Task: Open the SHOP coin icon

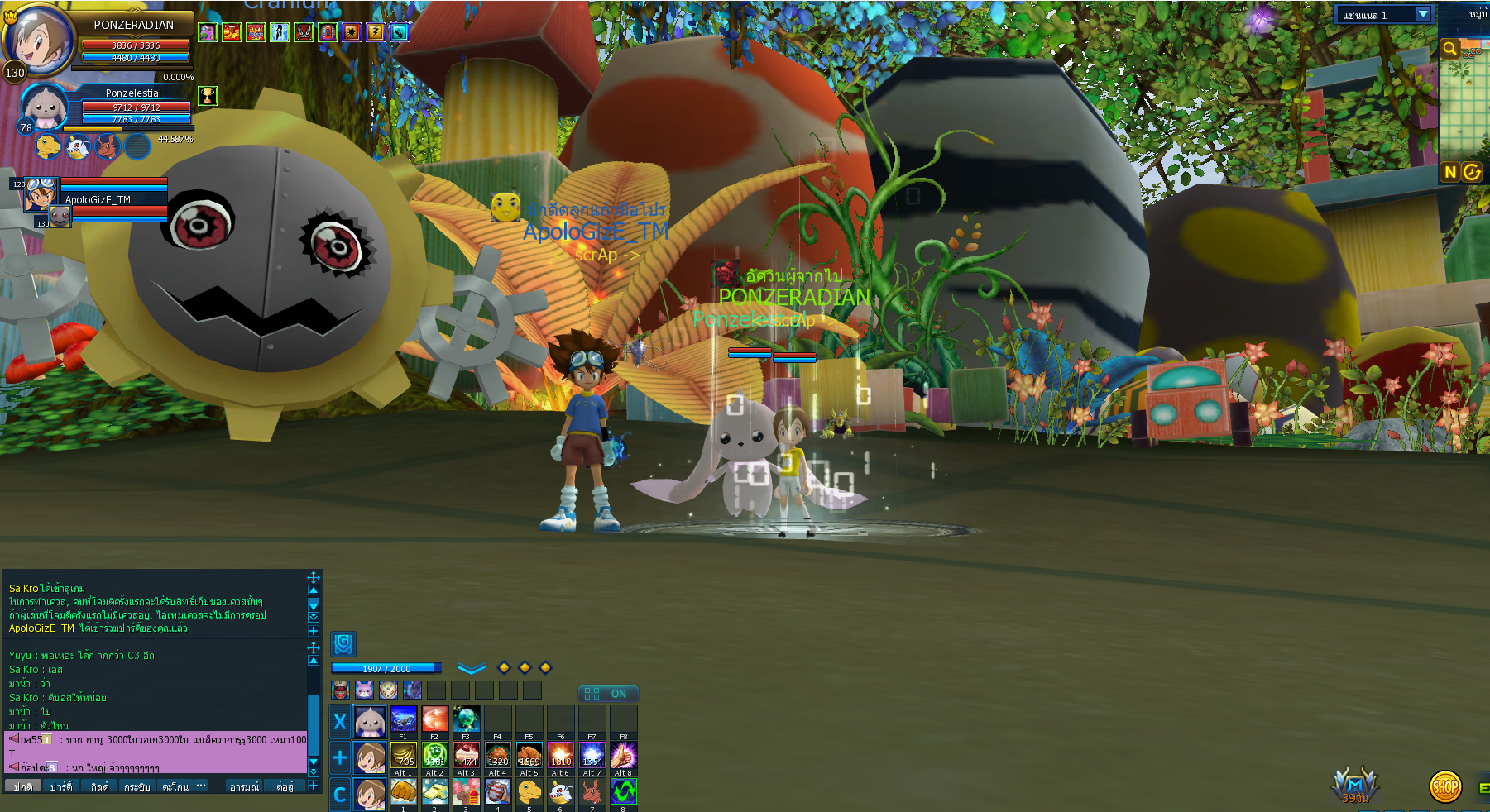Action: (x=1445, y=787)
